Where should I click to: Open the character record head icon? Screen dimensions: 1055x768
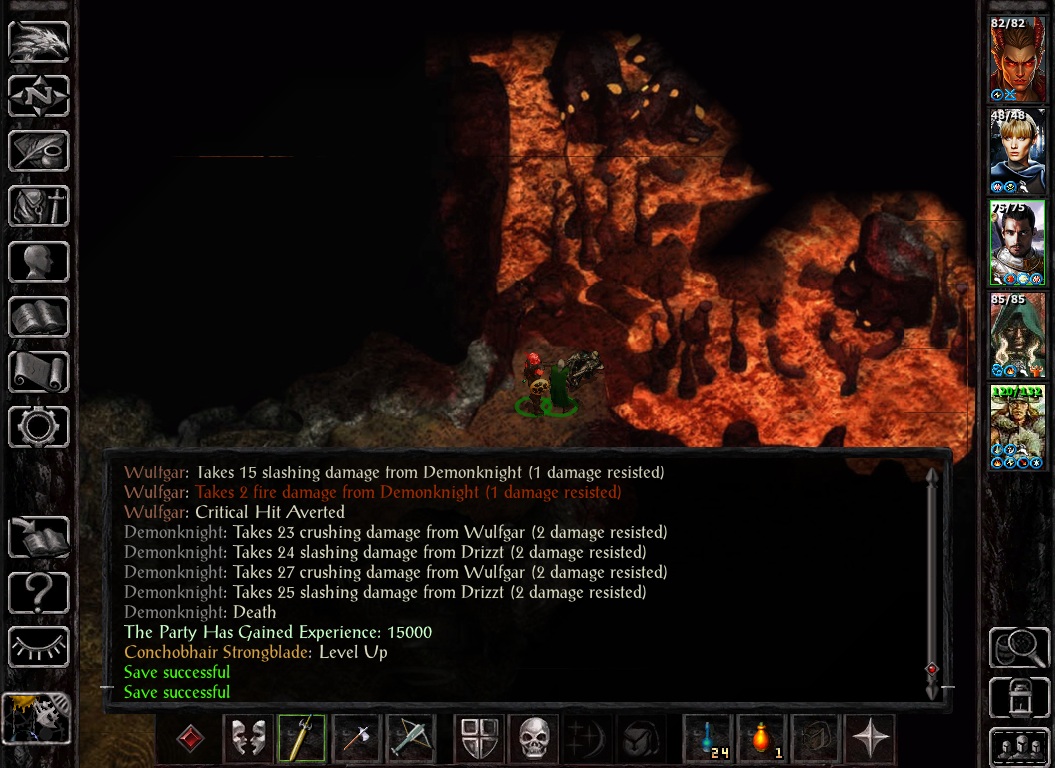click(39, 261)
